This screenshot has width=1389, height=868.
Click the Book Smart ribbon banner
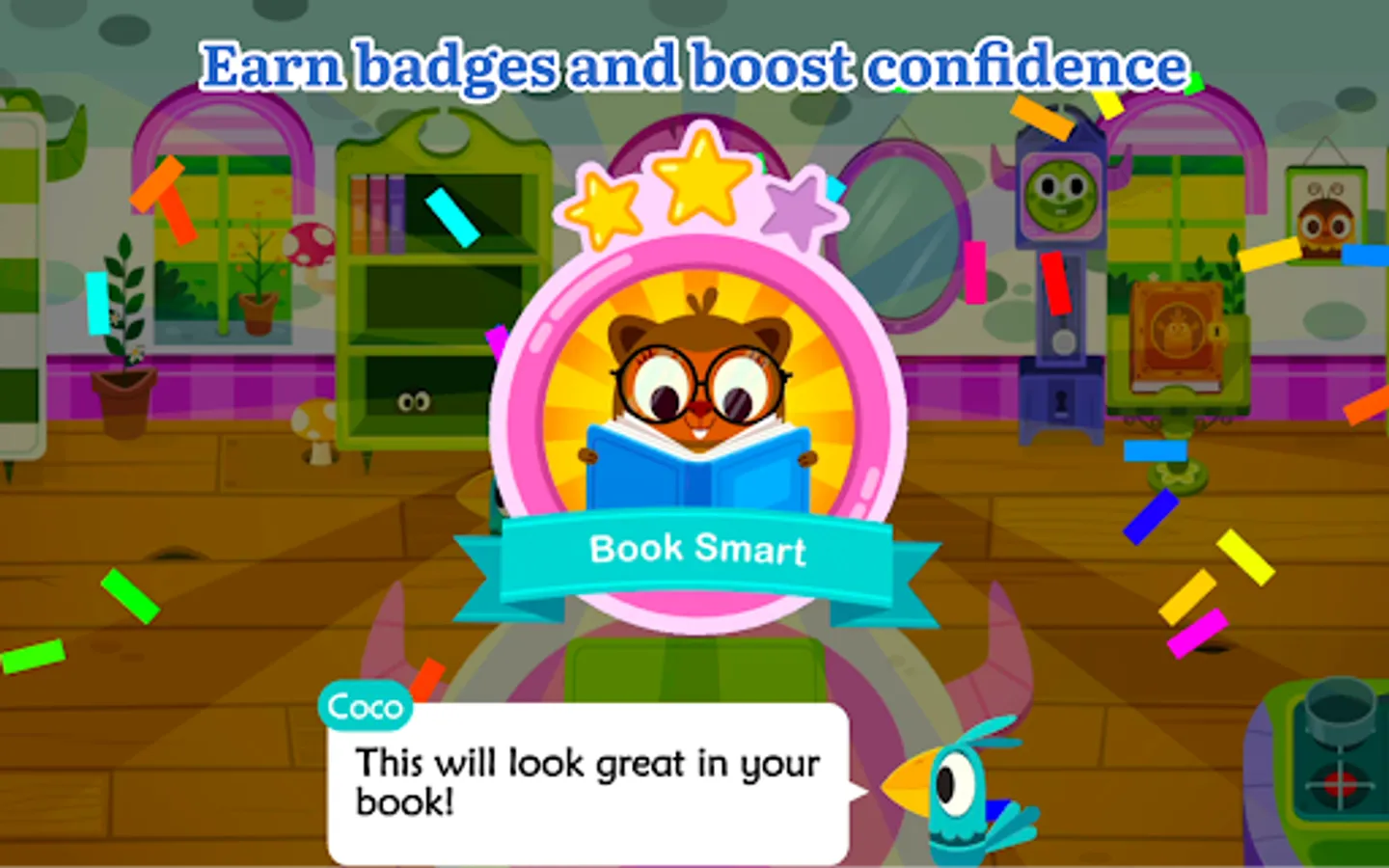[698, 550]
